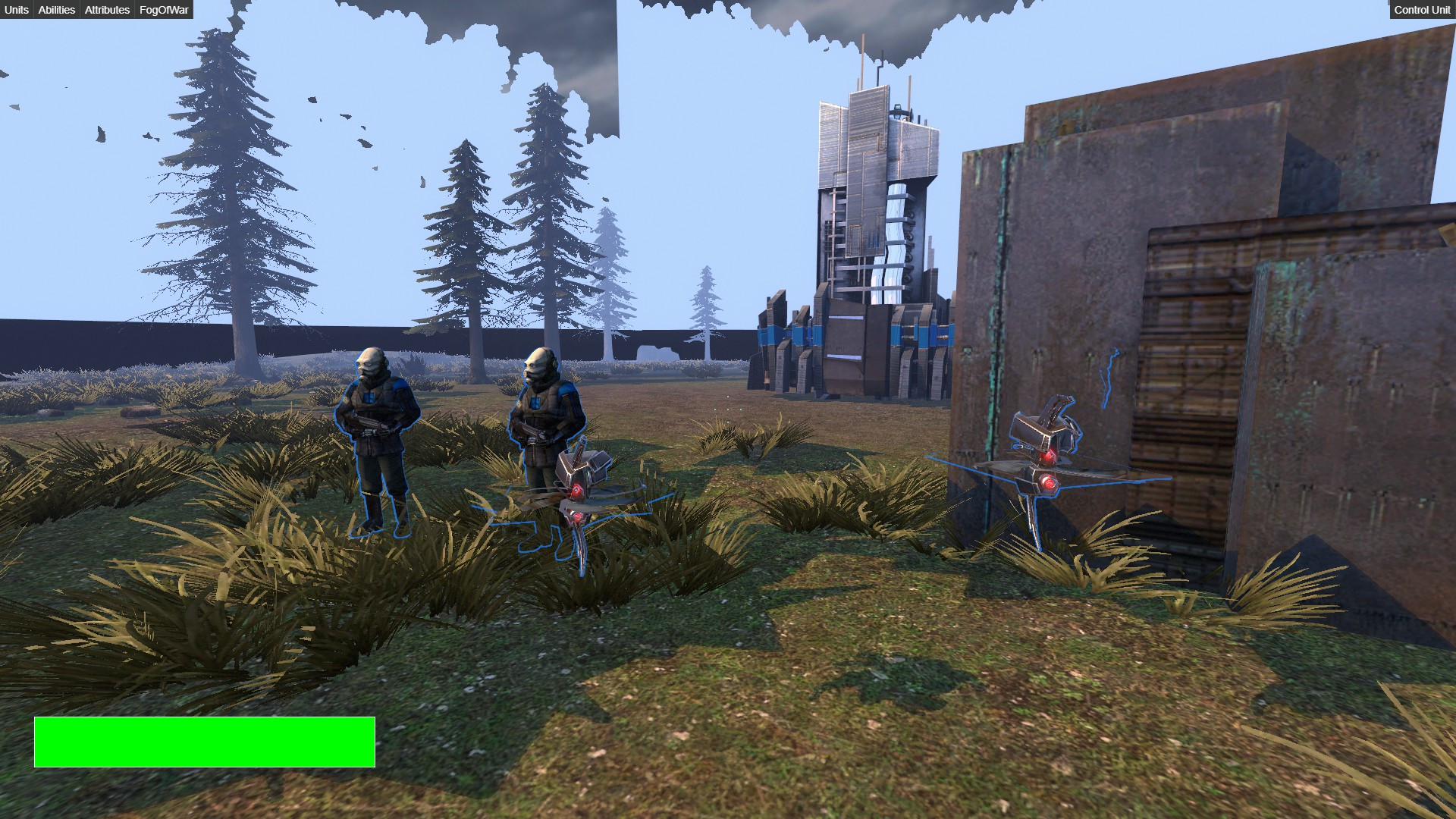Click the left edge of Control Unit label
Viewport: 1456px width, 819px height.
[x=1395, y=10]
